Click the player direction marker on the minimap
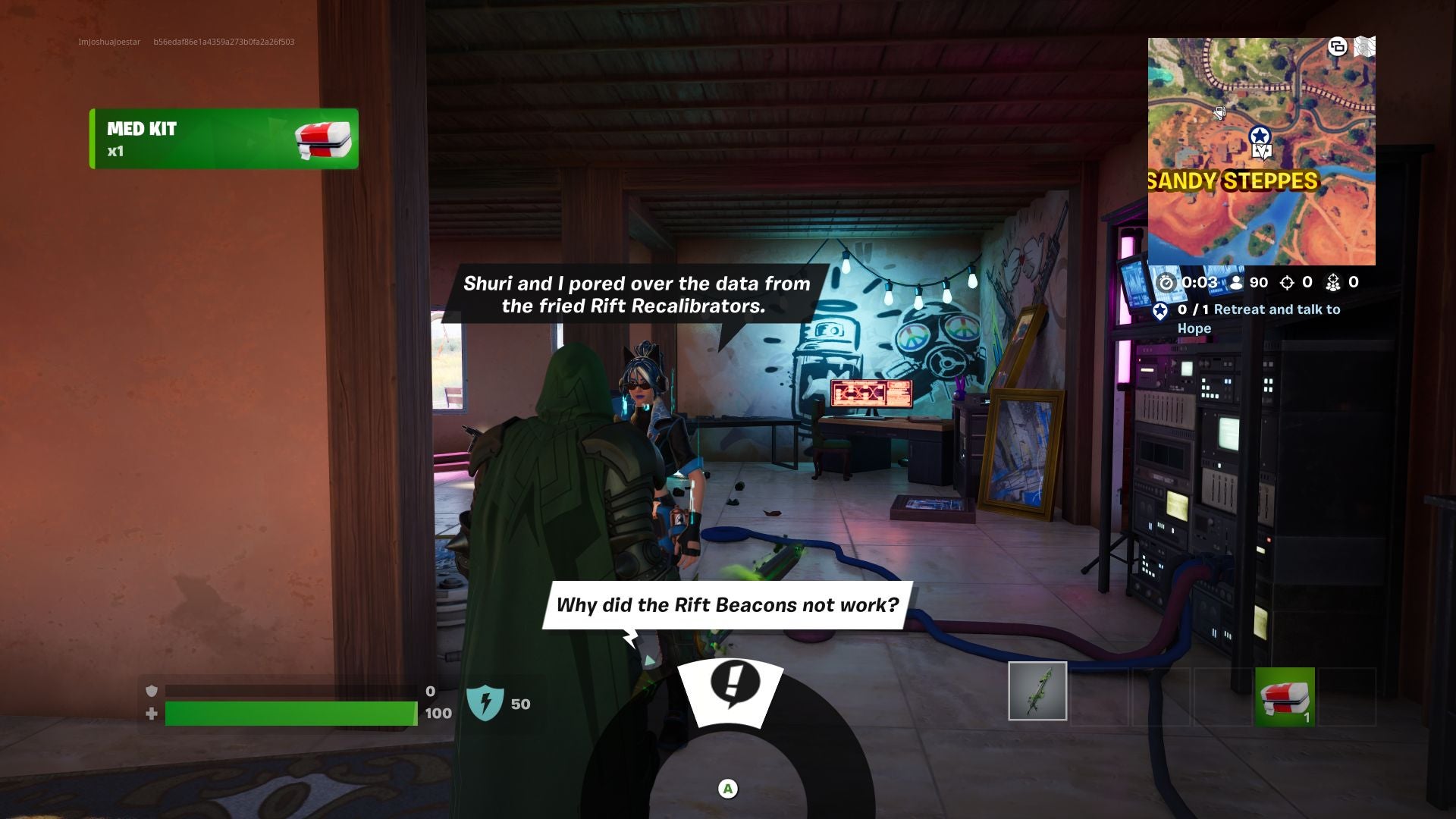1456x819 pixels. pyautogui.click(x=1262, y=152)
